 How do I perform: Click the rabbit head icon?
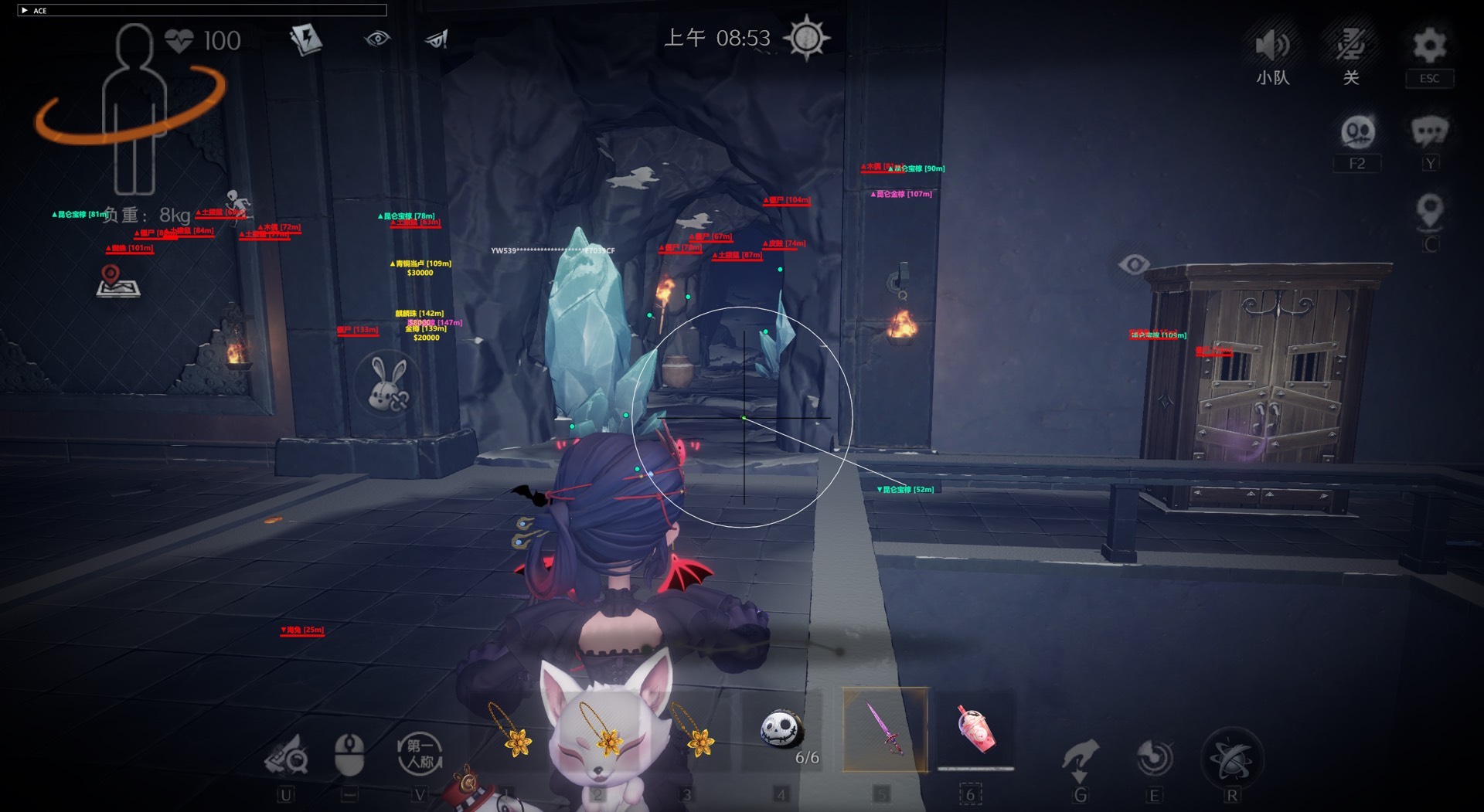[x=387, y=384]
